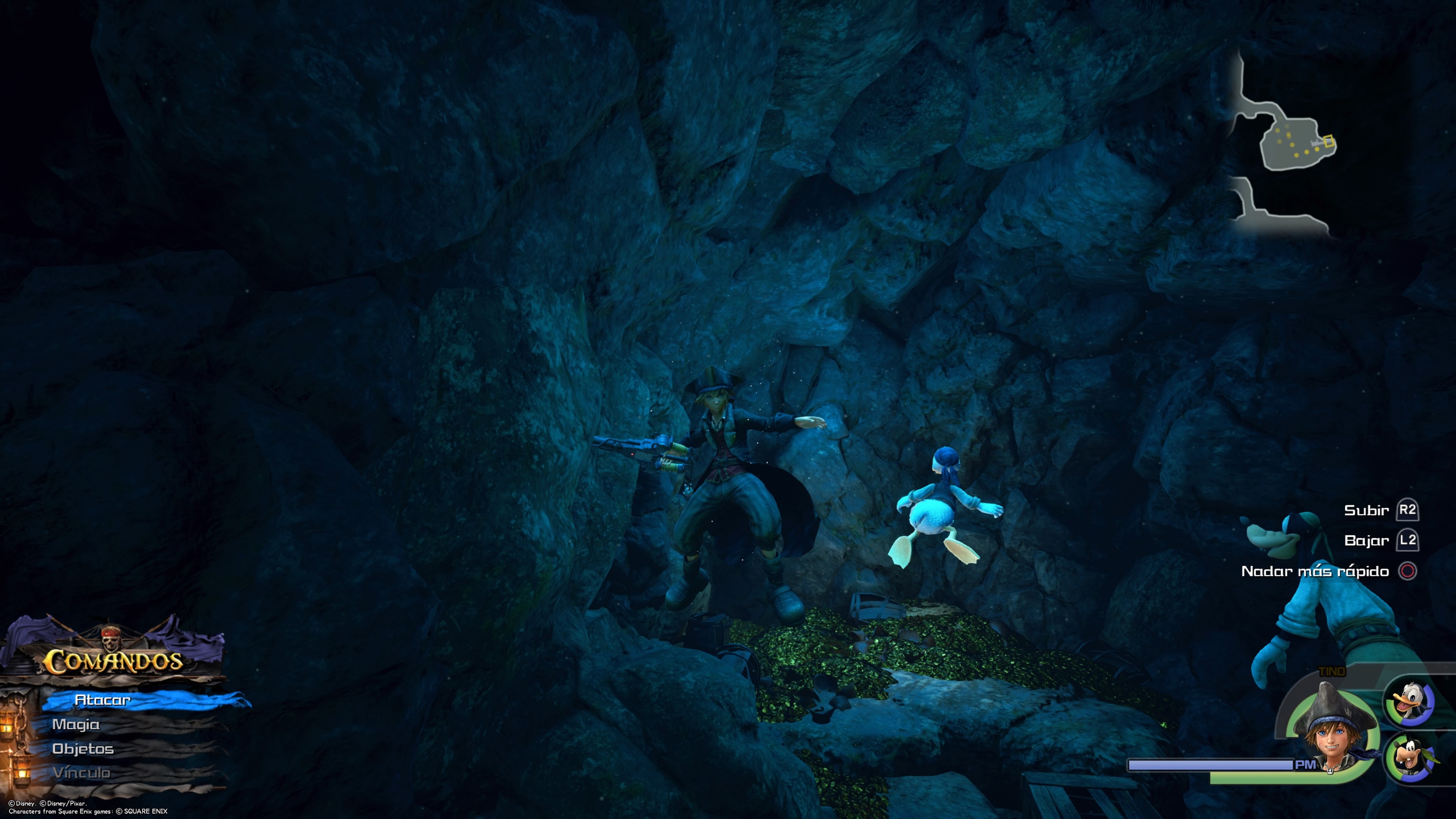This screenshot has width=1456, height=819.
Task: Click the yellow player marker on the minimap
Action: pos(1329,141)
